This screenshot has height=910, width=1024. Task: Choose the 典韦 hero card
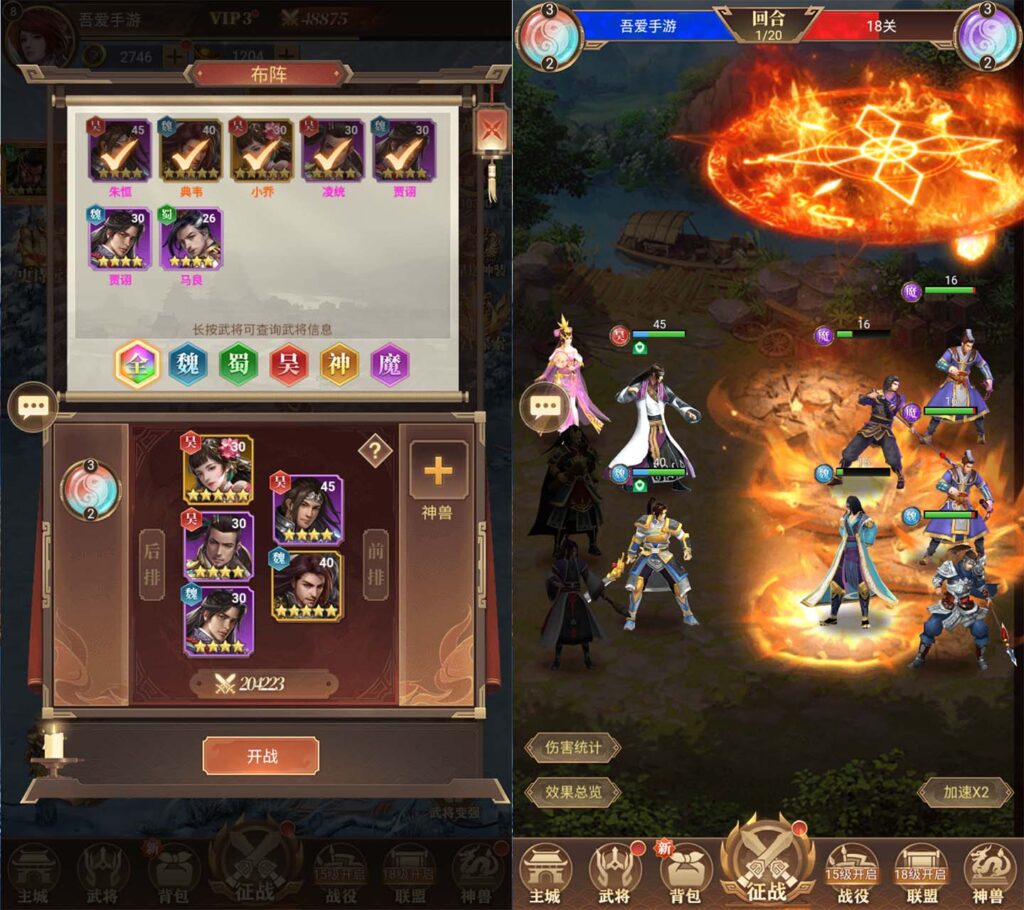point(191,151)
